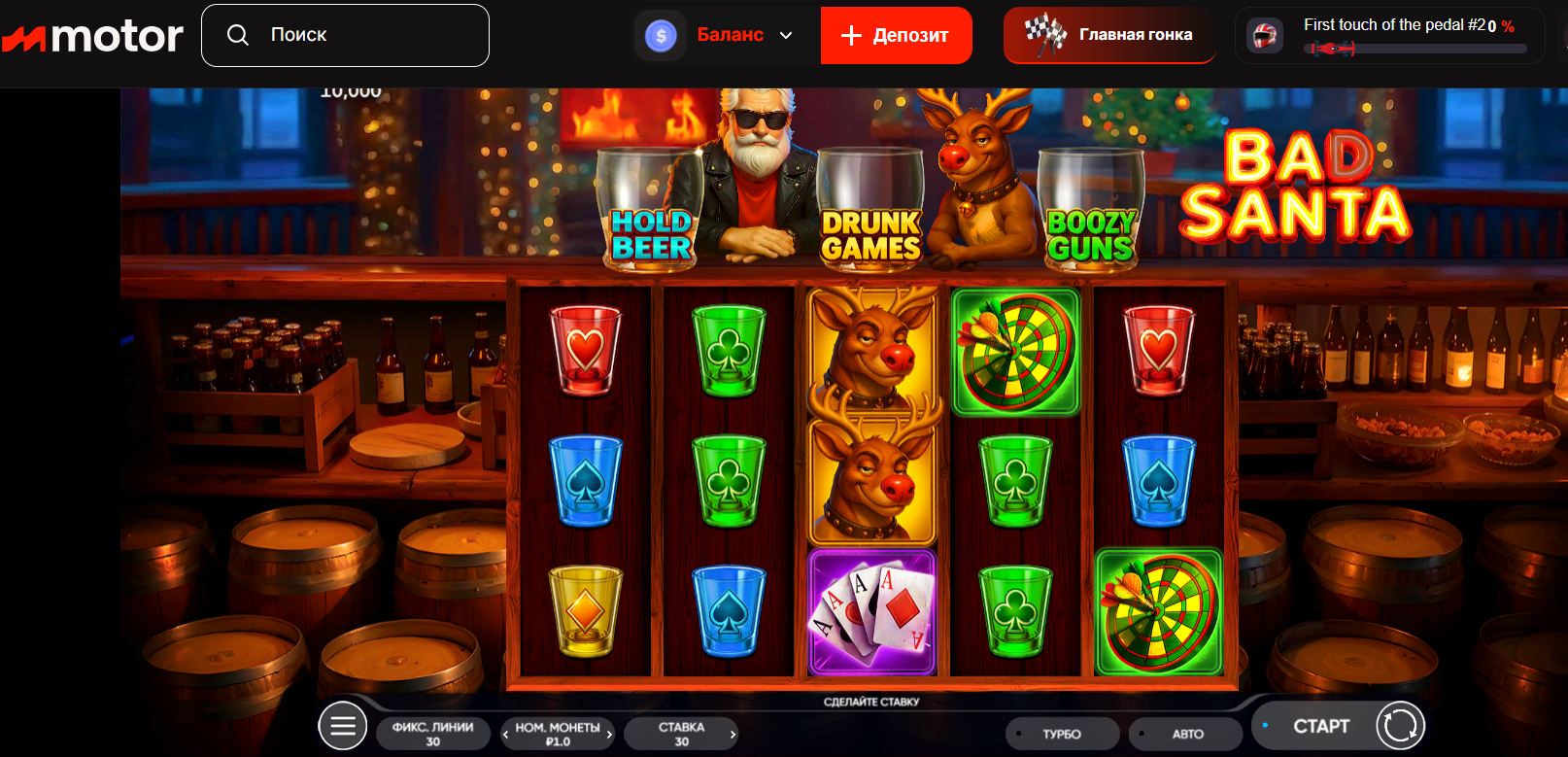
Task: Increase the coin denomination value
Action: pos(609,735)
